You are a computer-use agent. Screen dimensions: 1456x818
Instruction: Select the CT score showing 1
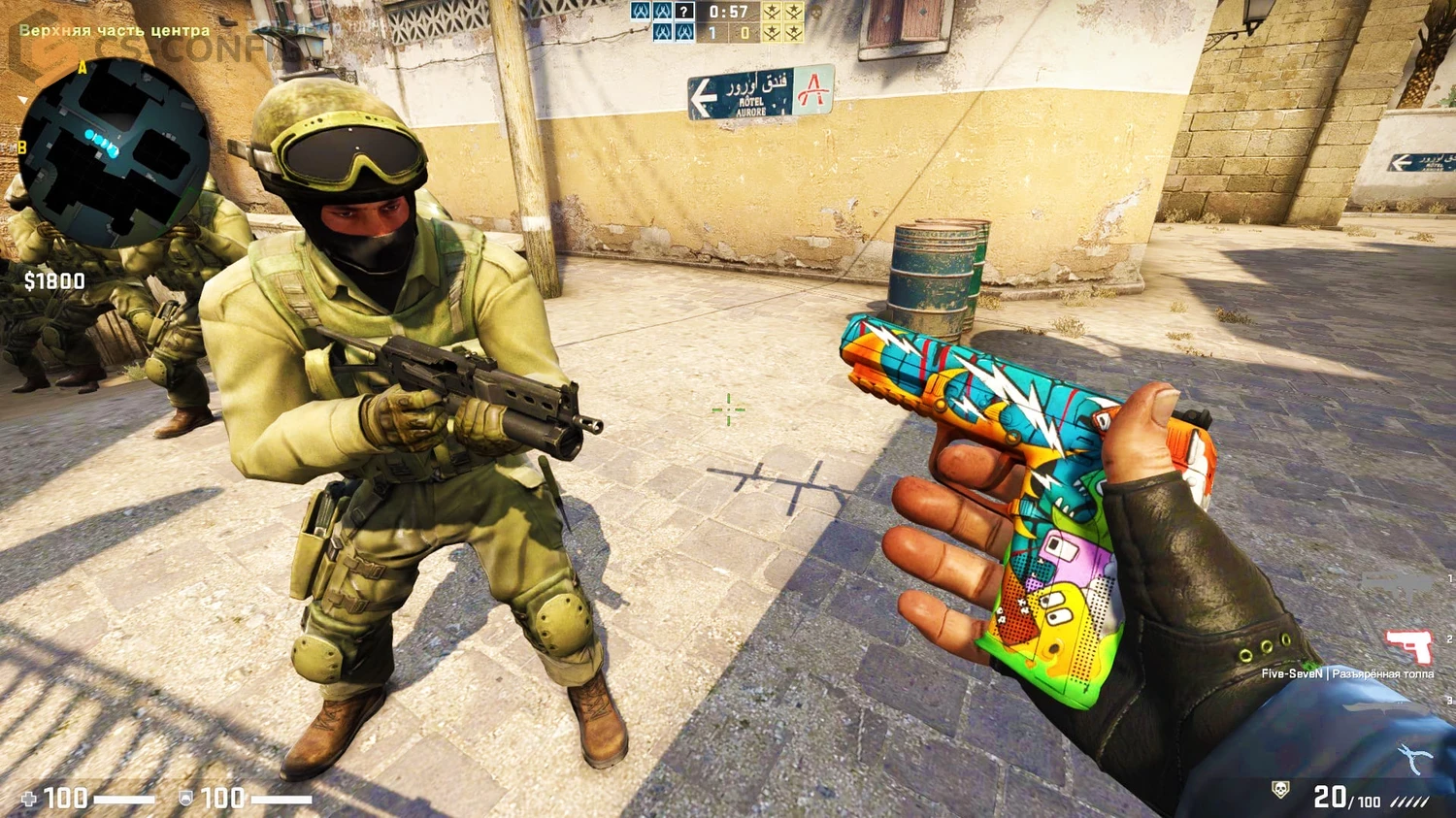pos(712,33)
